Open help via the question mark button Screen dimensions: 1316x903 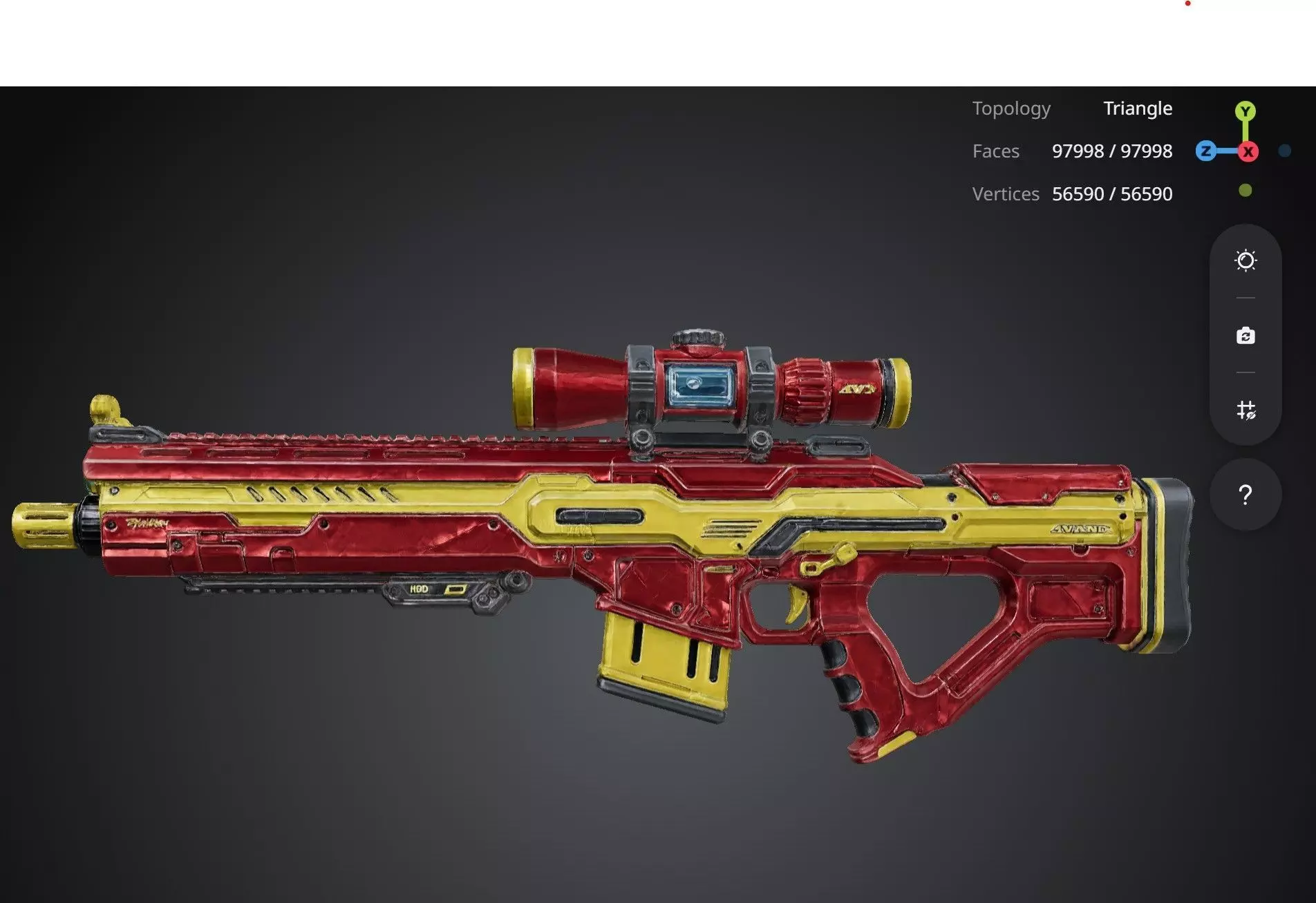tap(1245, 495)
